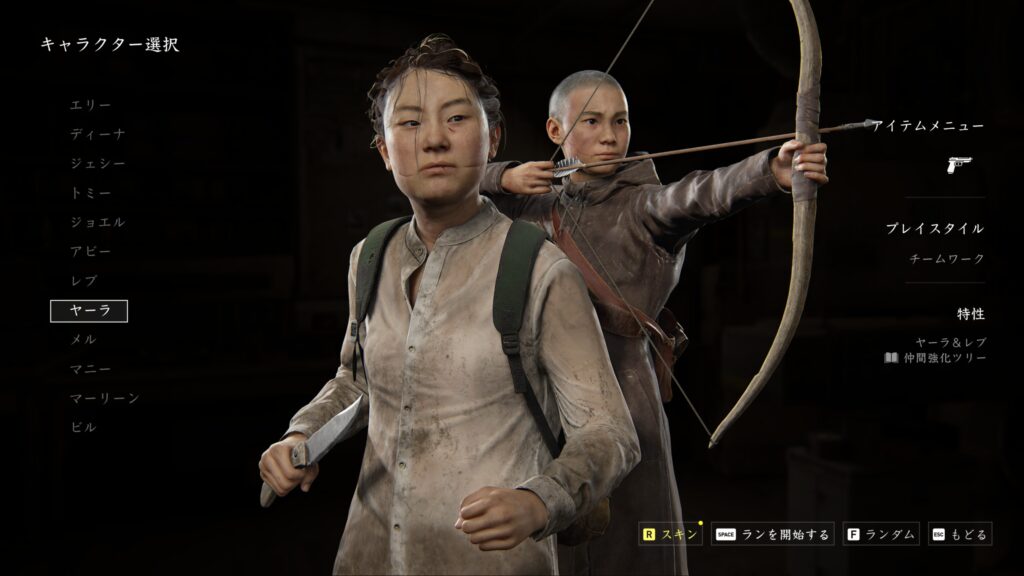Select マーリーン in the list
1024x576 pixels.
[x=104, y=398]
